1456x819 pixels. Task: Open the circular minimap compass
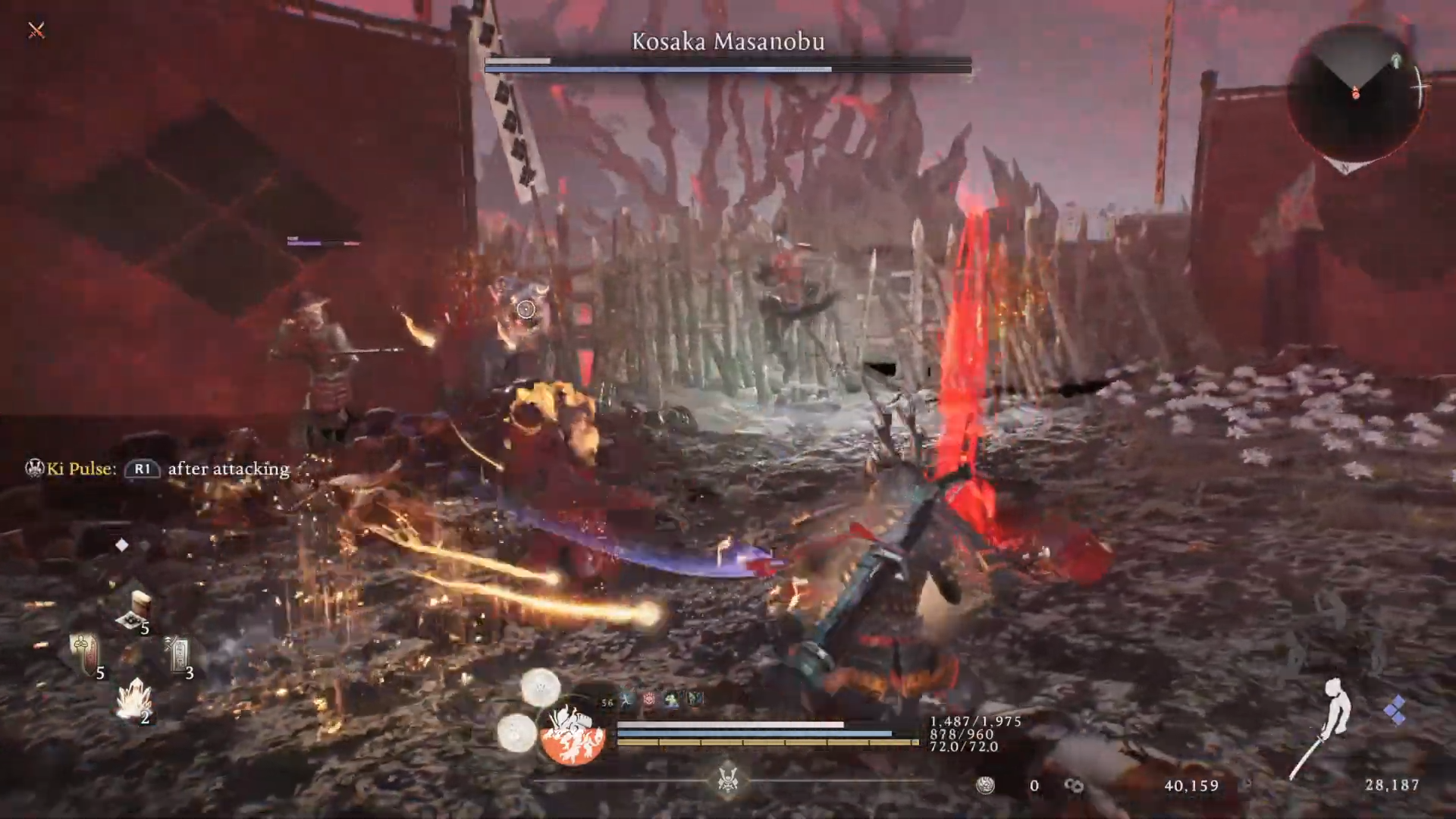[x=1357, y=93]
